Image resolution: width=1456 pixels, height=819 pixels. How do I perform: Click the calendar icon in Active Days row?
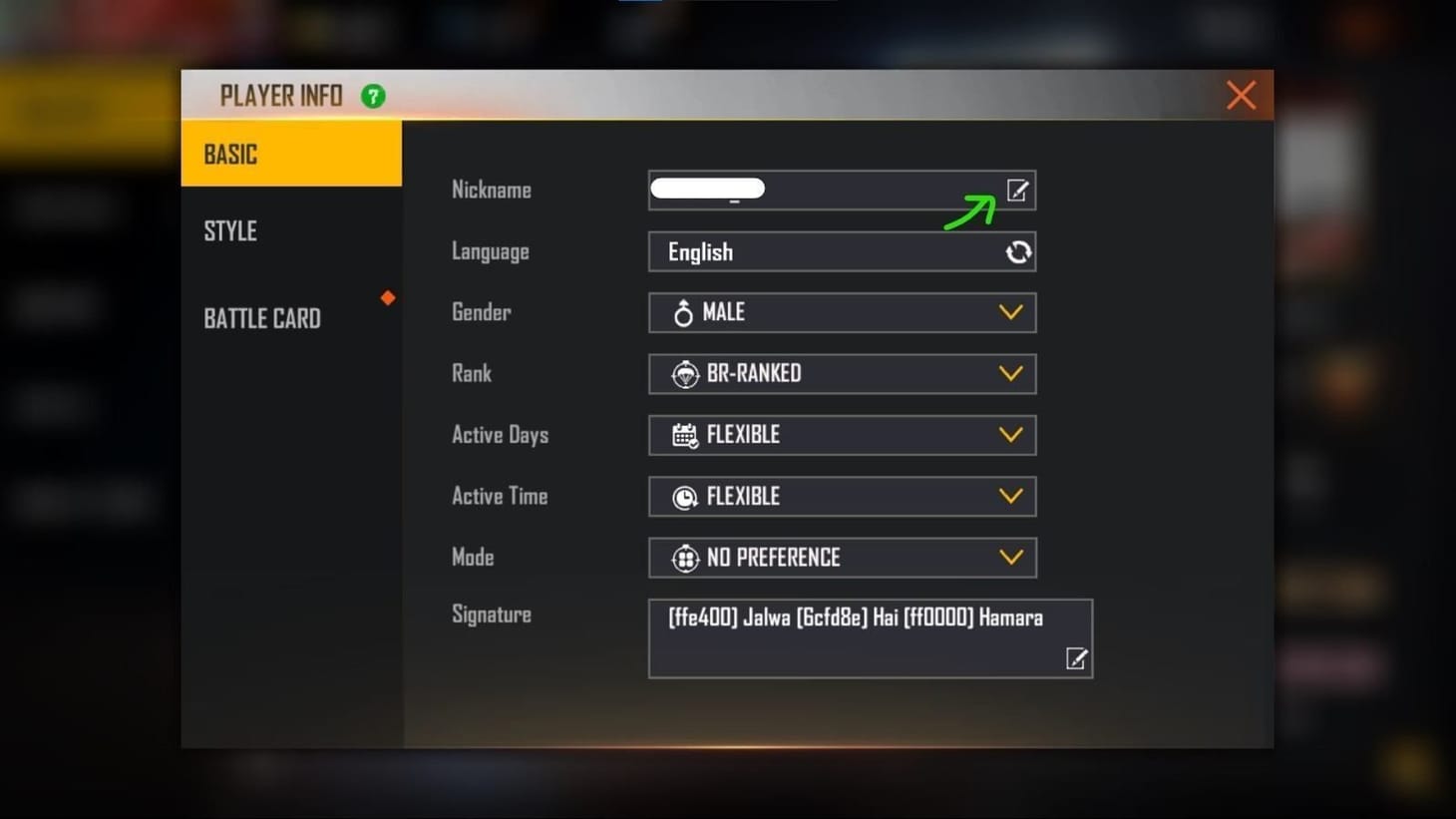tap(684, 435)
